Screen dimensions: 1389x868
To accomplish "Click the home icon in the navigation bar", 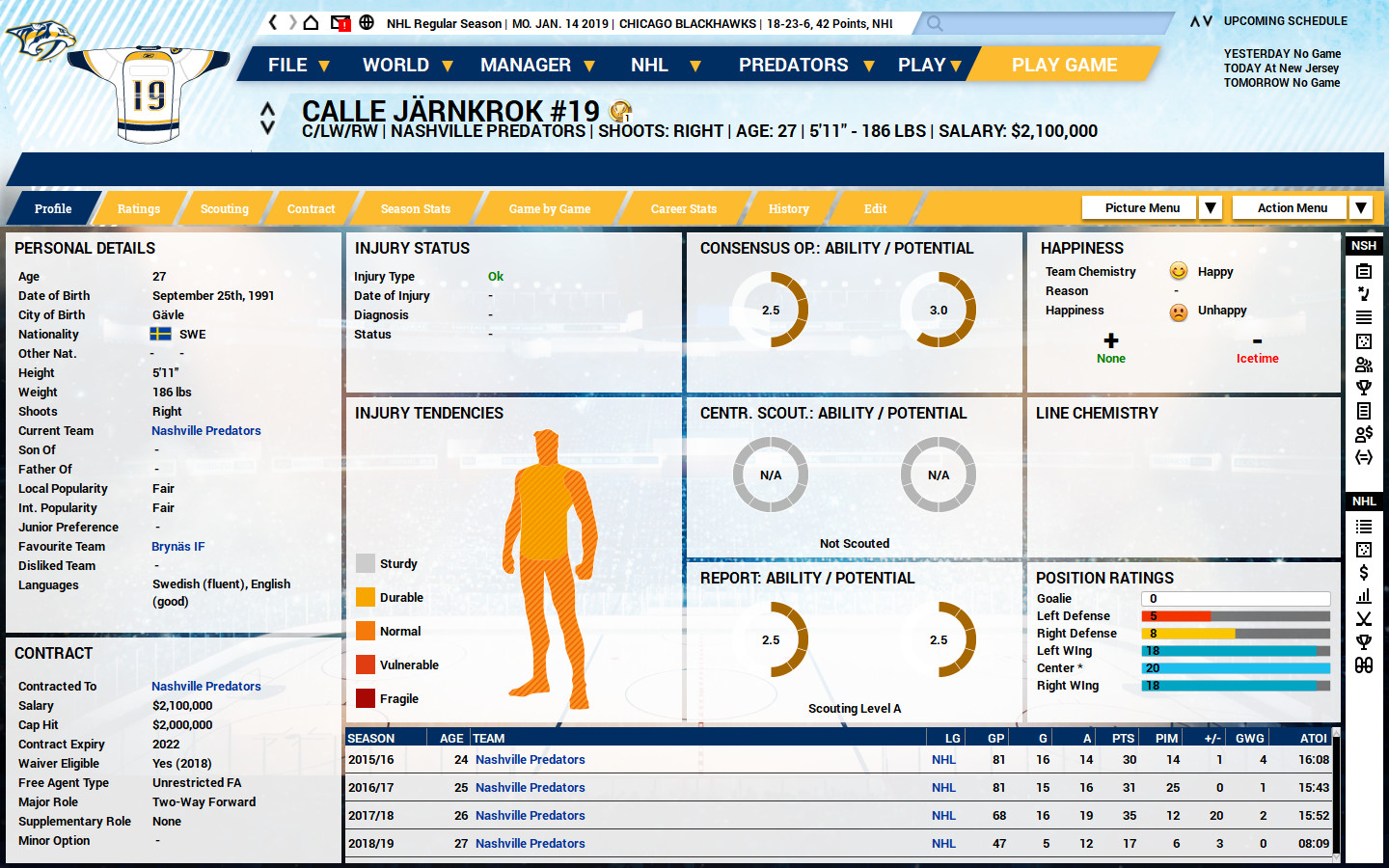I will tap(311, 20).
